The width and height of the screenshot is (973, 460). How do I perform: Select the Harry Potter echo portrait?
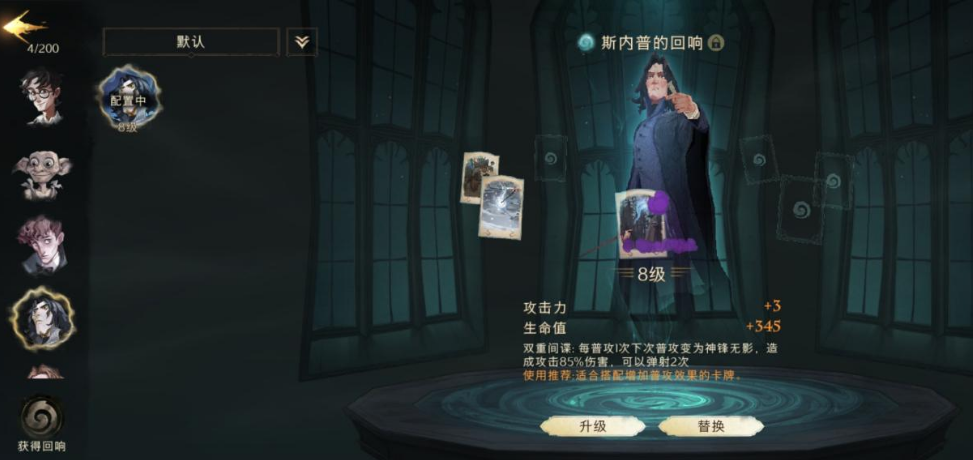40,95
